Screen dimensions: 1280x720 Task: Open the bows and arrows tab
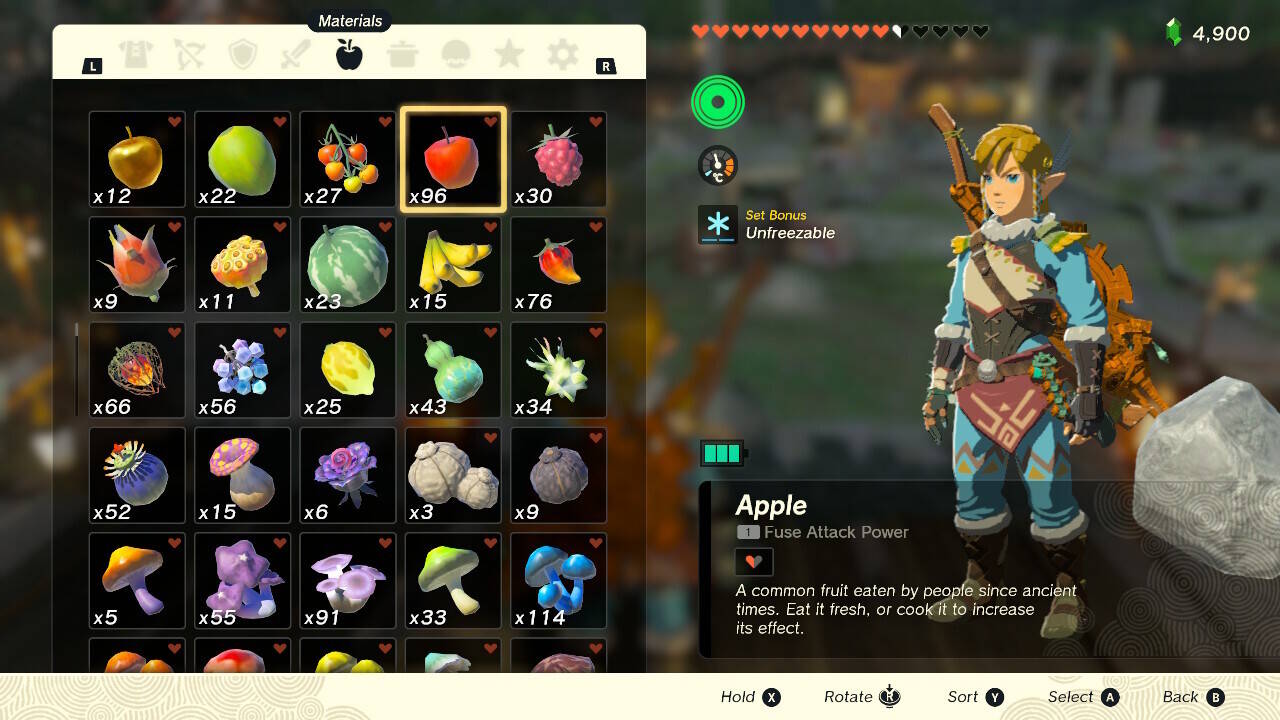(189, 55)
